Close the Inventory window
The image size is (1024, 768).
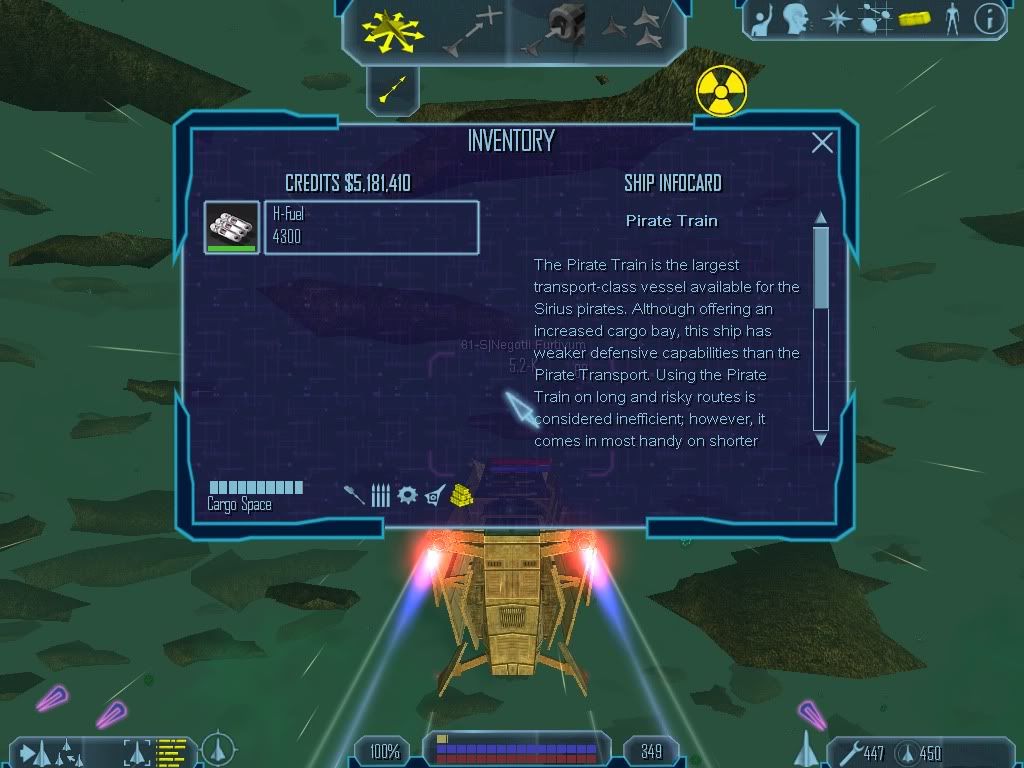pos(822,143)
